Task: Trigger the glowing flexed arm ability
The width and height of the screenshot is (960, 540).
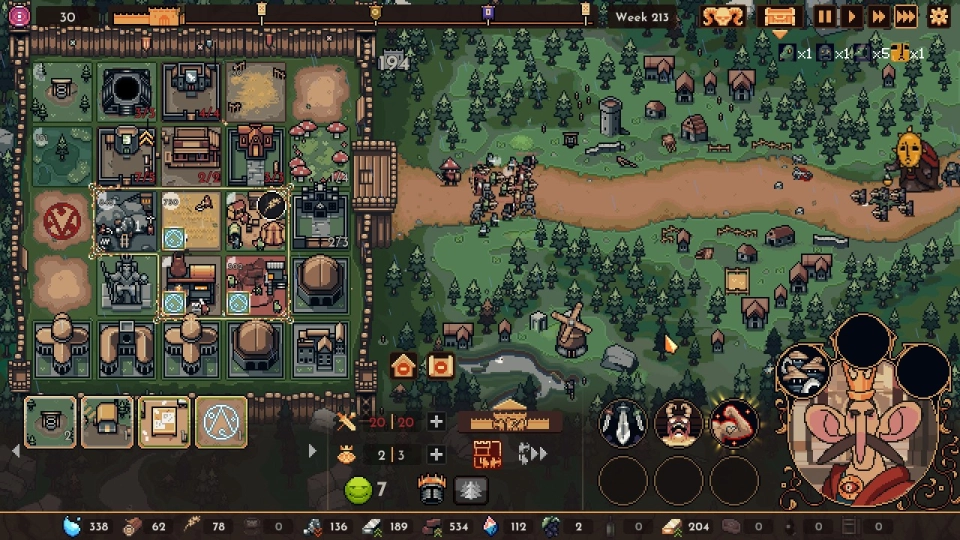Action: (734, 423)
